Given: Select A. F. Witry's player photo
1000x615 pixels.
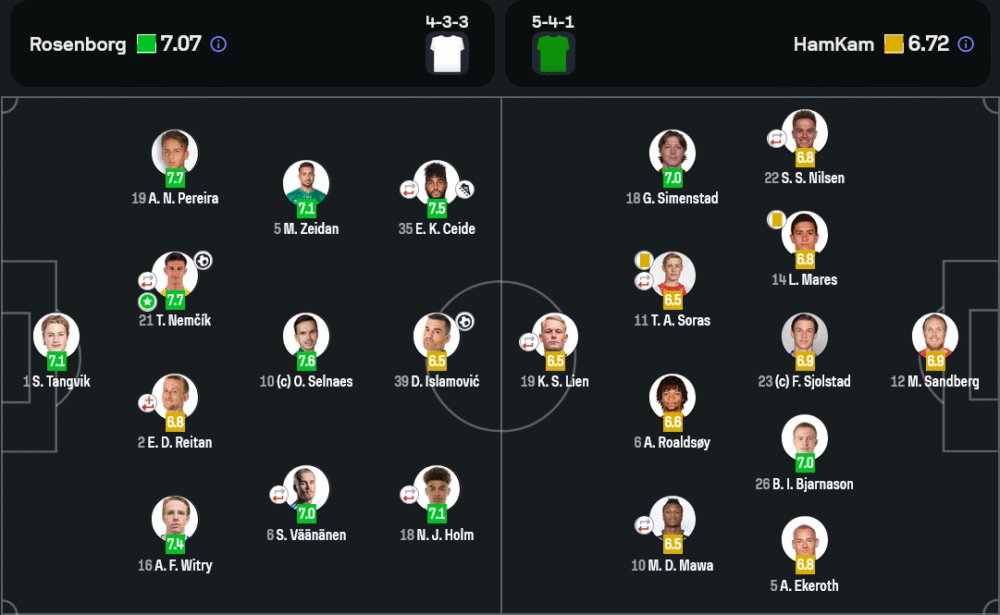Looking at the screenshot, I should [175, 520].
